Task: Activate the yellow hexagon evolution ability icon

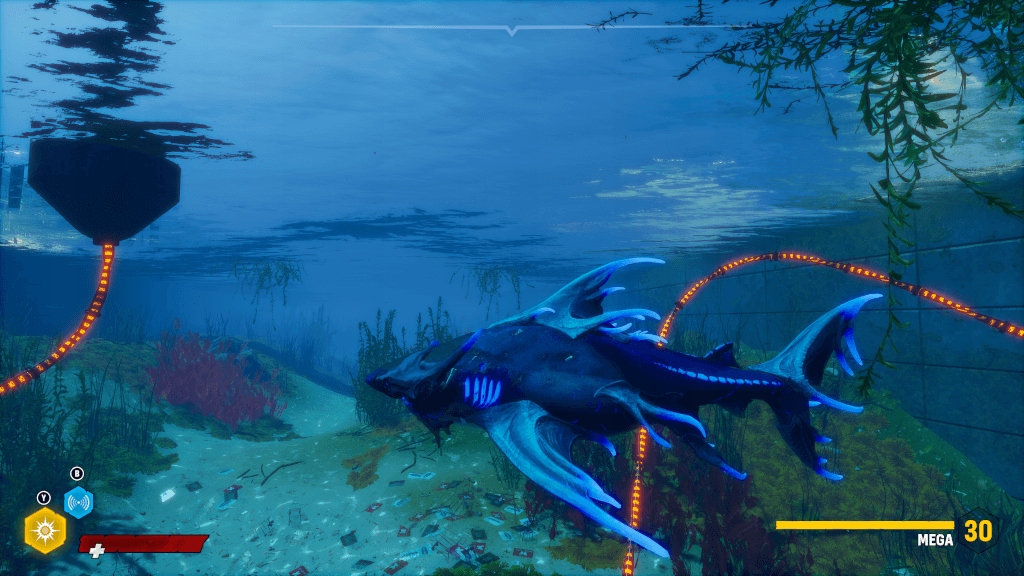Action: [45, 530]
